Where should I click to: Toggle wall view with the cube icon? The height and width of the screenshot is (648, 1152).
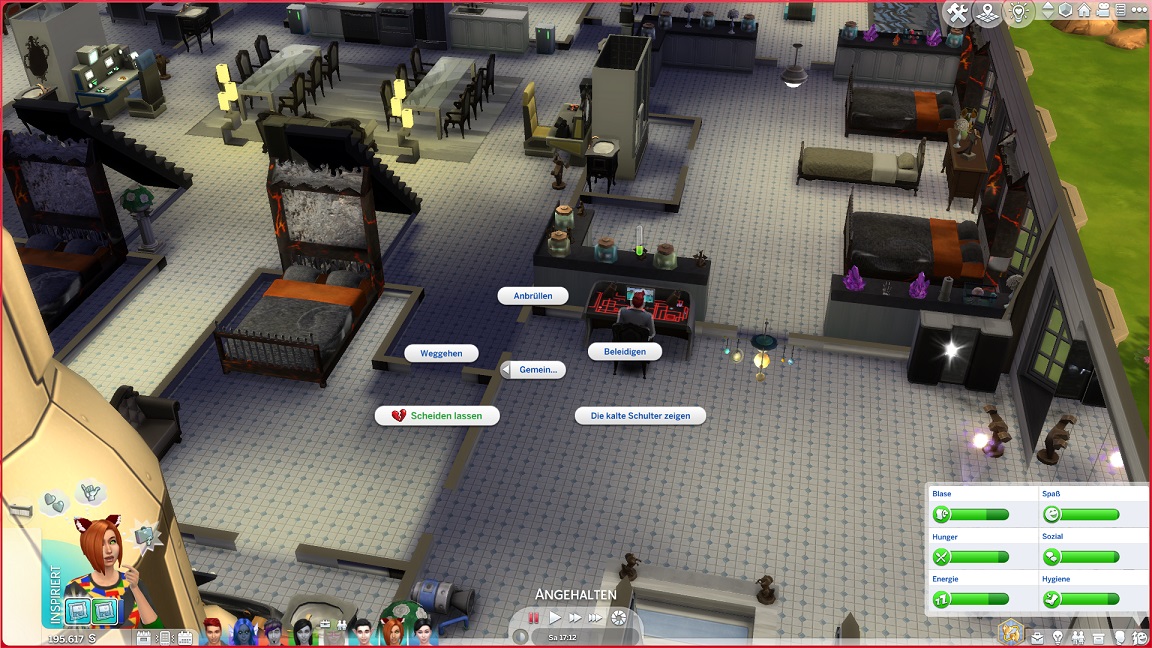tap(1065, 11)
